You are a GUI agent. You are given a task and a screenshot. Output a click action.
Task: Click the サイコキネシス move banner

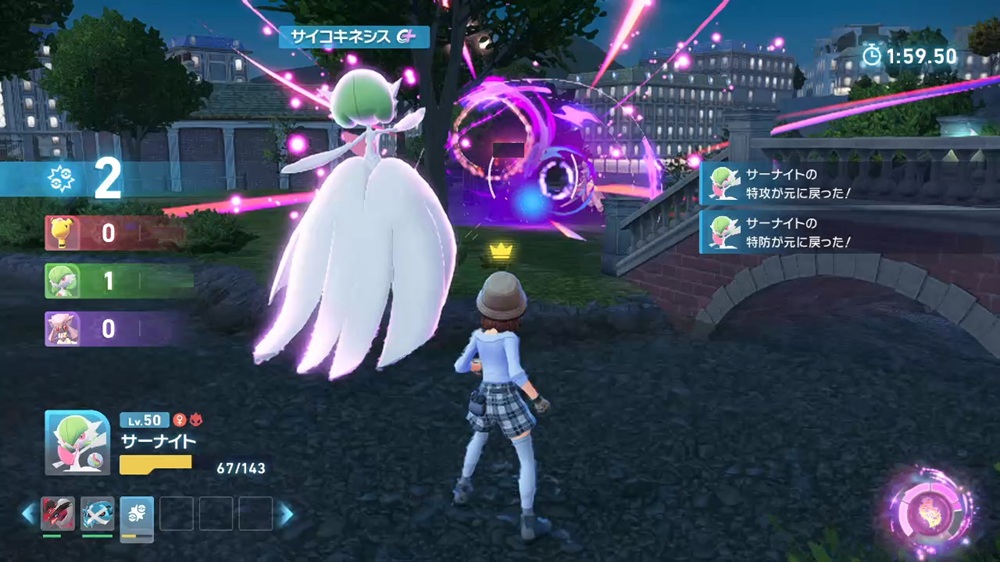click(x=354, y=37)
